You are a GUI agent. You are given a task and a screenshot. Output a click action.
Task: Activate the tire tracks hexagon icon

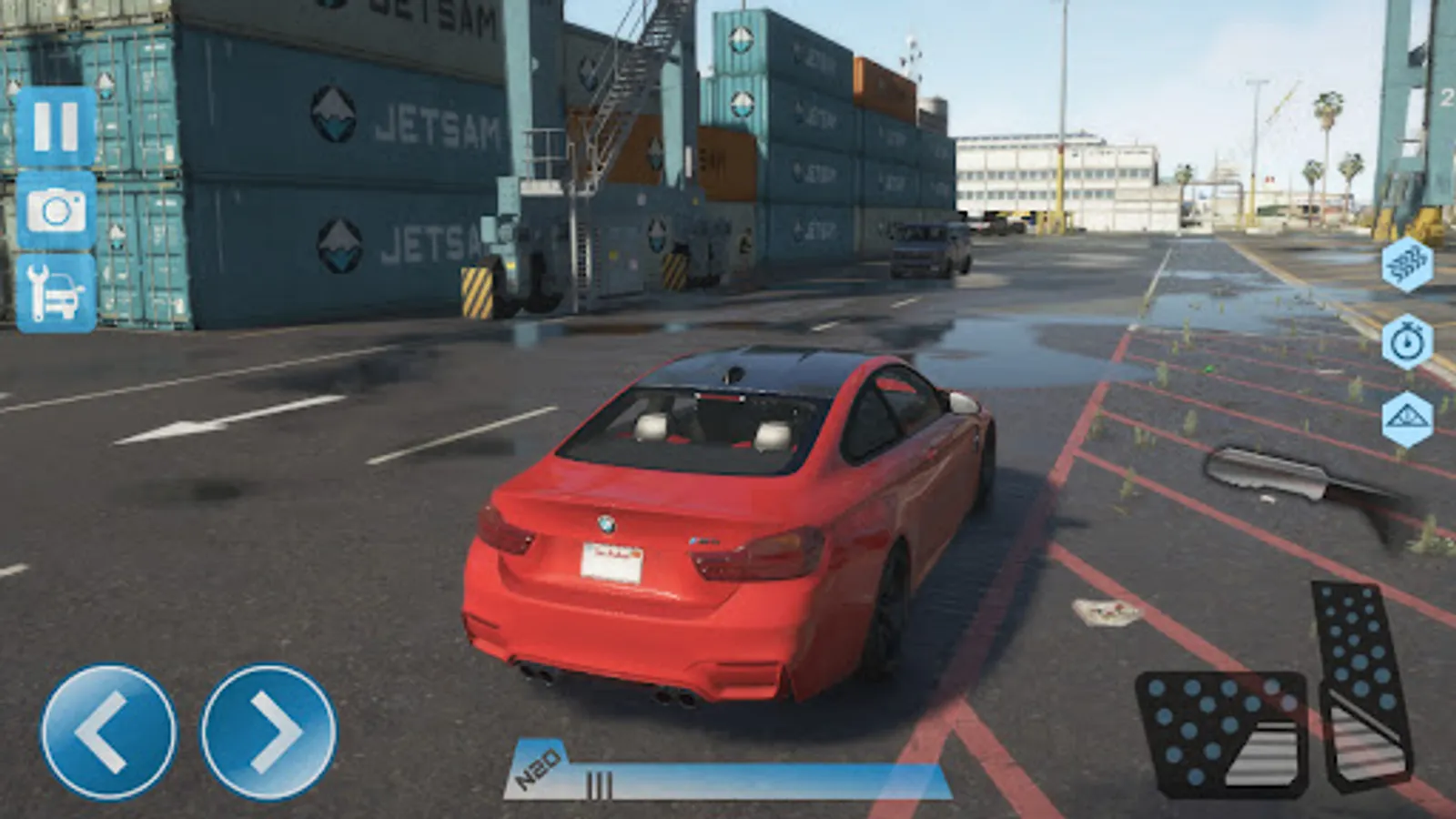coord(1407,265)
